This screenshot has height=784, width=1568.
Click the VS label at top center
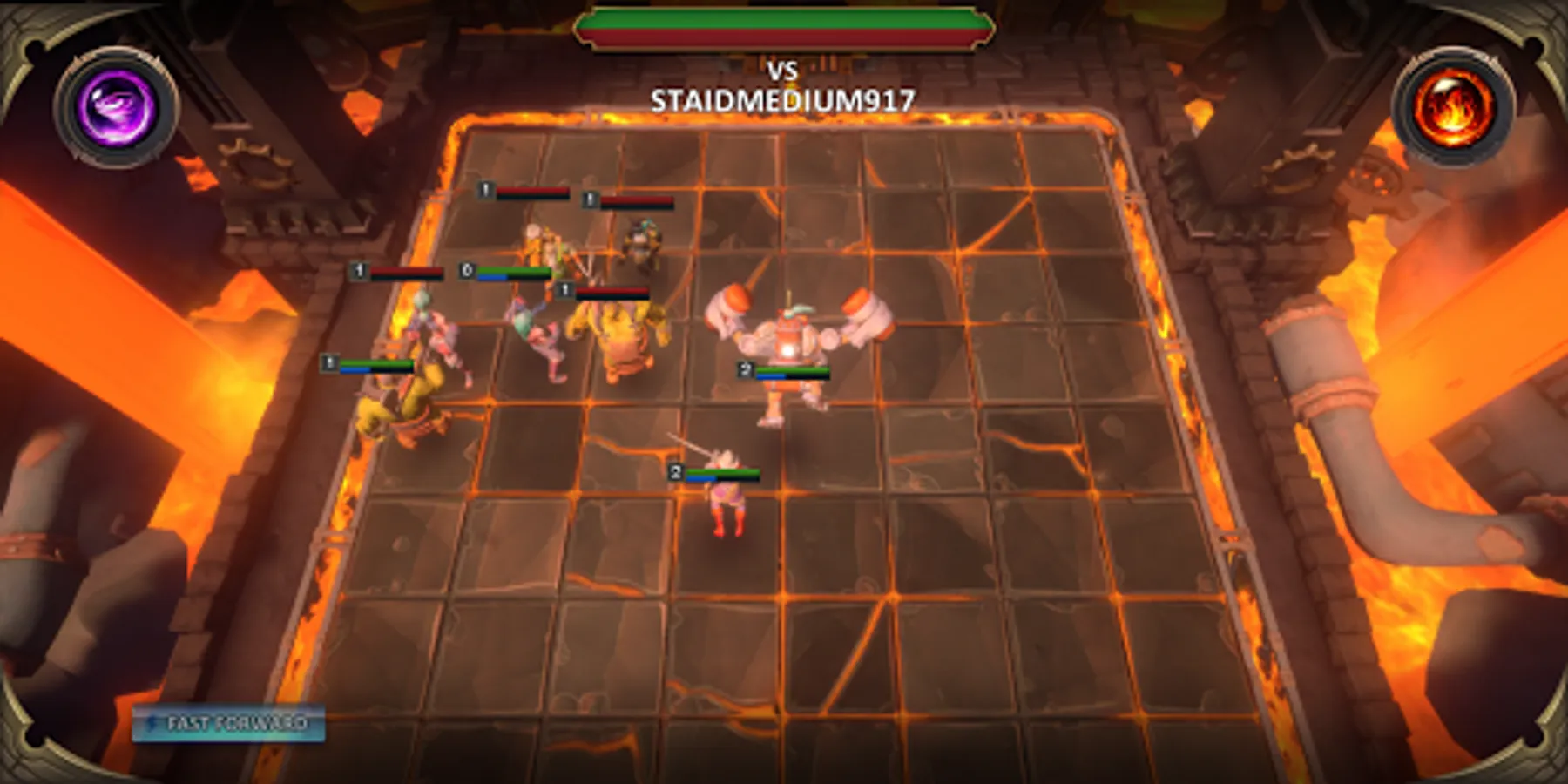785,71
